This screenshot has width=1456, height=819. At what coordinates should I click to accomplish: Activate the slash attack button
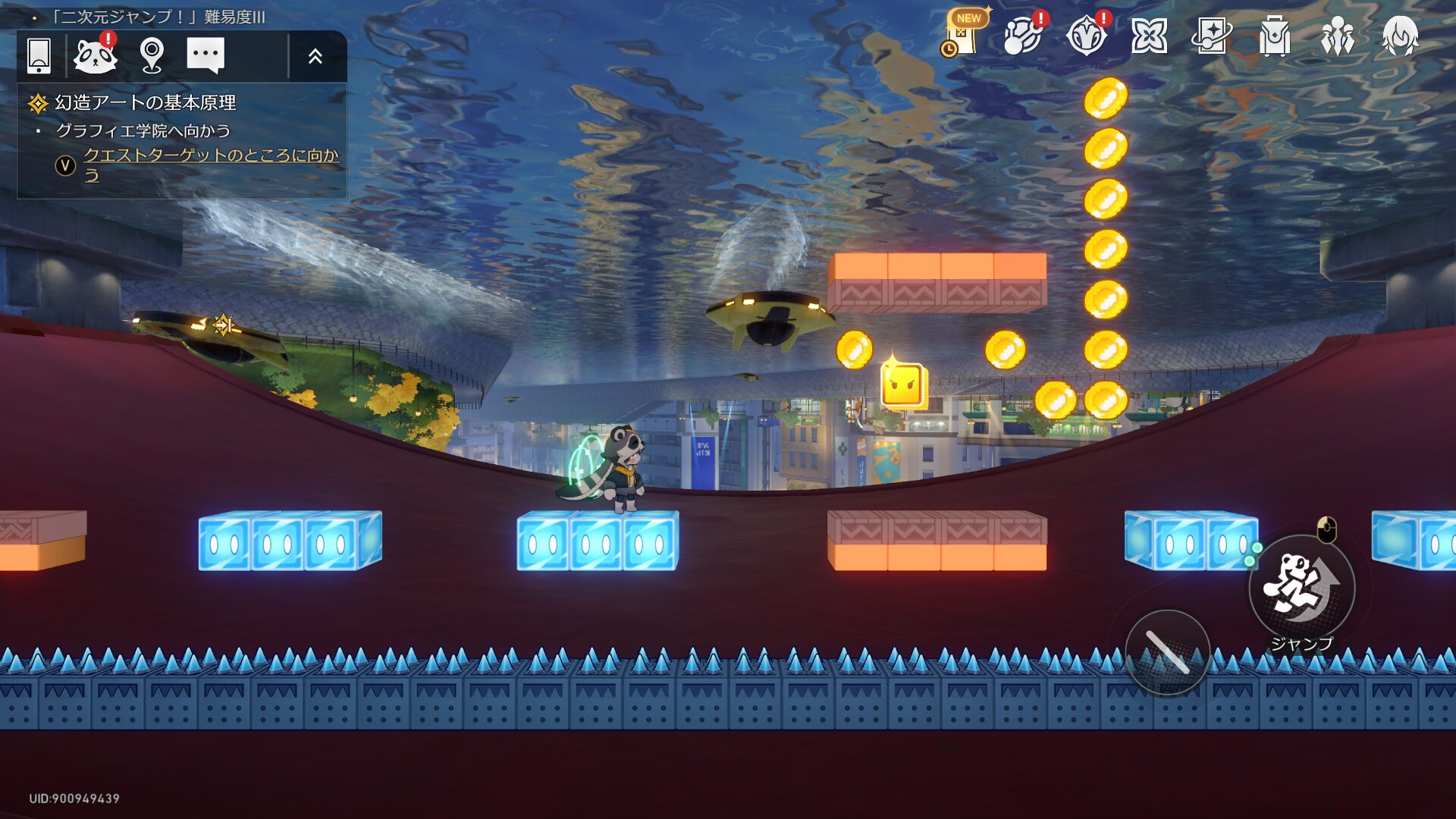pos(1167,651)
